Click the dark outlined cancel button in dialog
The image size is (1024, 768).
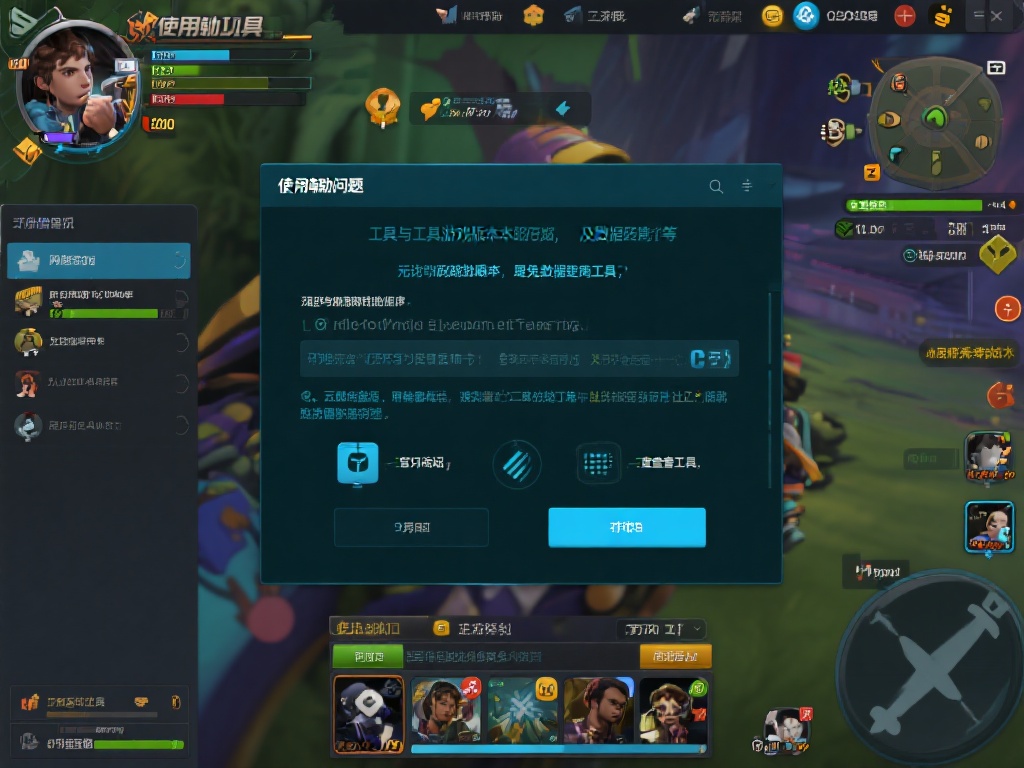[x=411, y=527]
